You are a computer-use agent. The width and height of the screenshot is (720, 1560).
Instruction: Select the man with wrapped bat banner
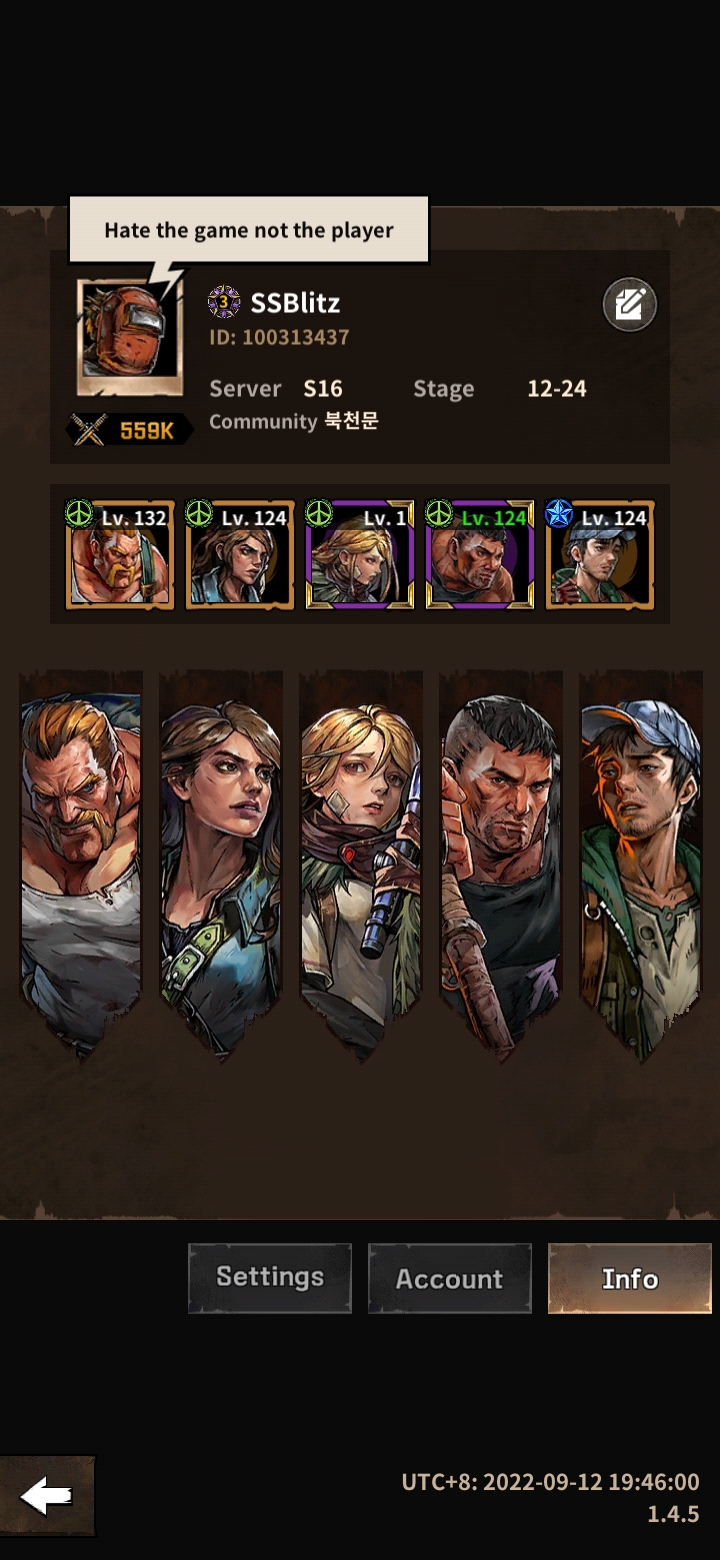[x=501, y=860]
